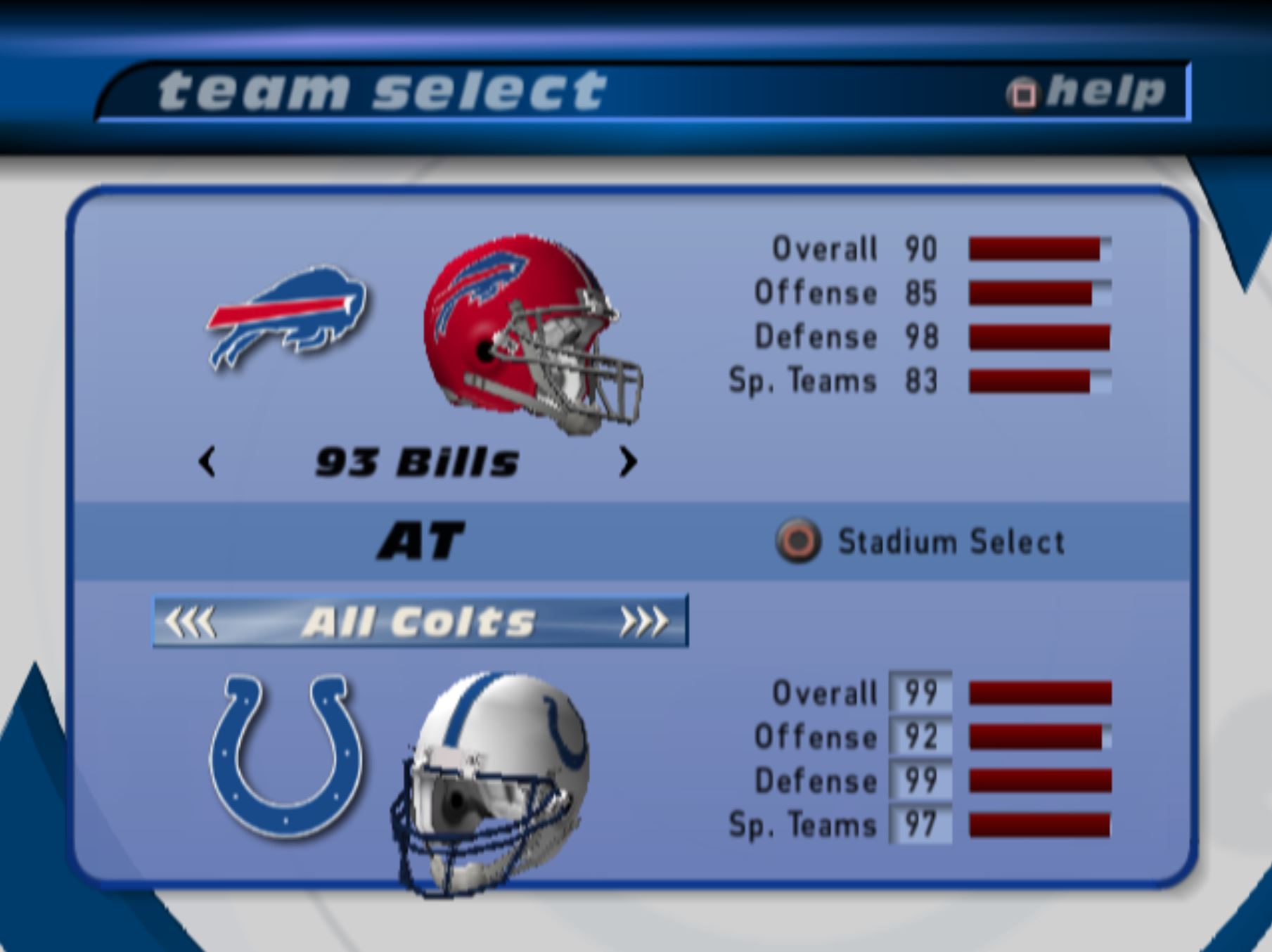This screenshot has height=952, width=1272.
Task: Select the All Colts team selector bar
Action: point(420,622)
